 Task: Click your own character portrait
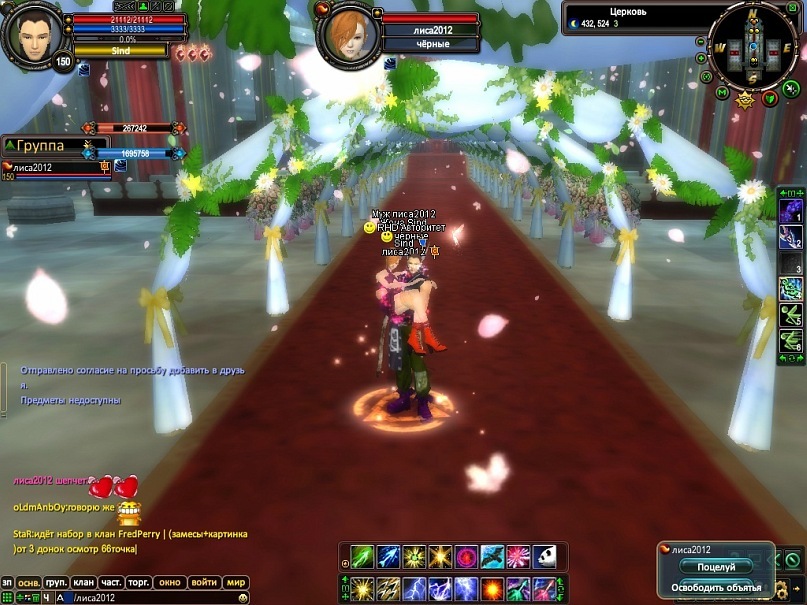point(34,35)
